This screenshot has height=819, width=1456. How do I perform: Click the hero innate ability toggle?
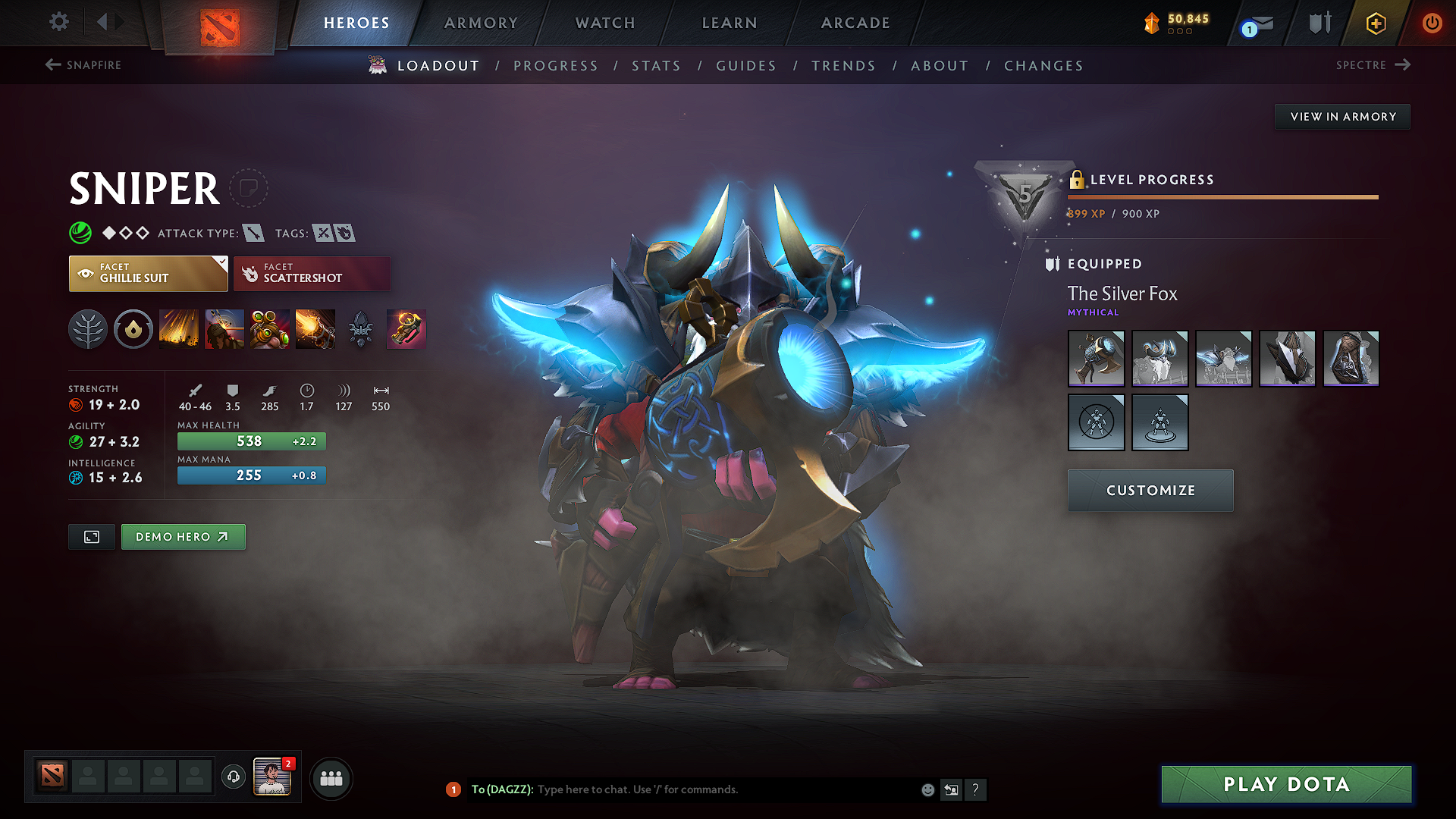pos(133,329)
